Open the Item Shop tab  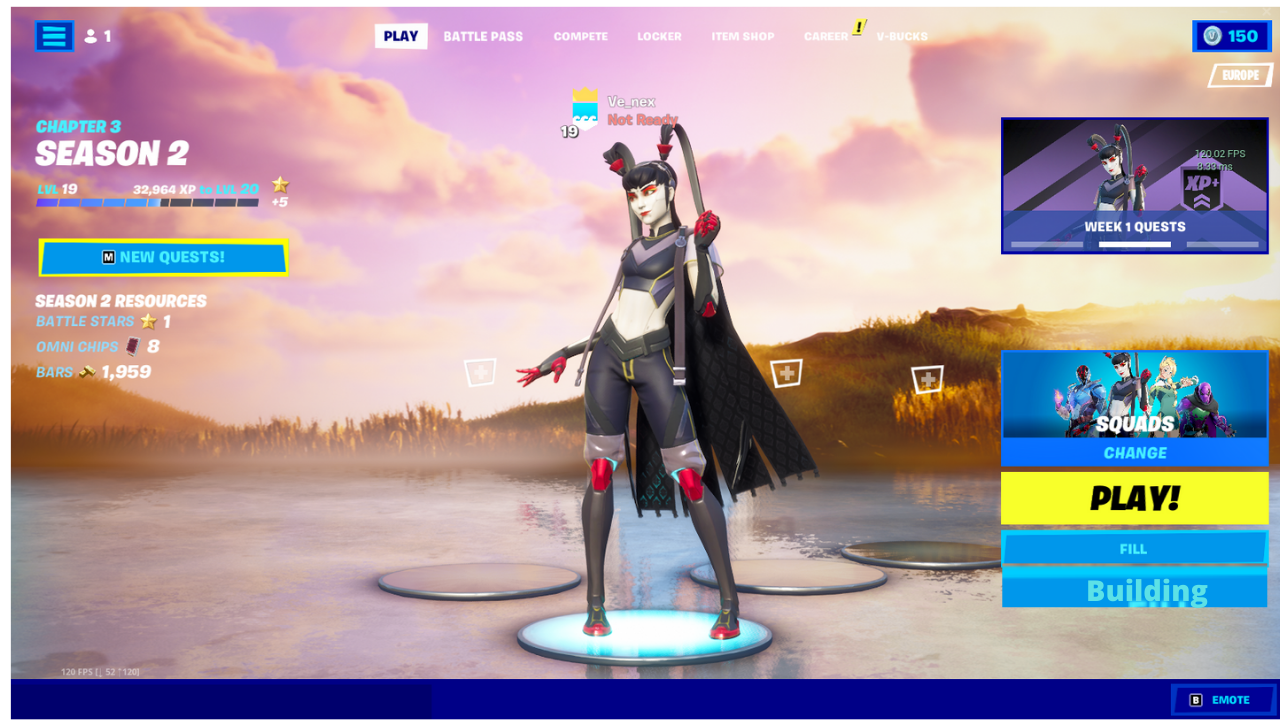pyautogui.click(x=742, y=36)
